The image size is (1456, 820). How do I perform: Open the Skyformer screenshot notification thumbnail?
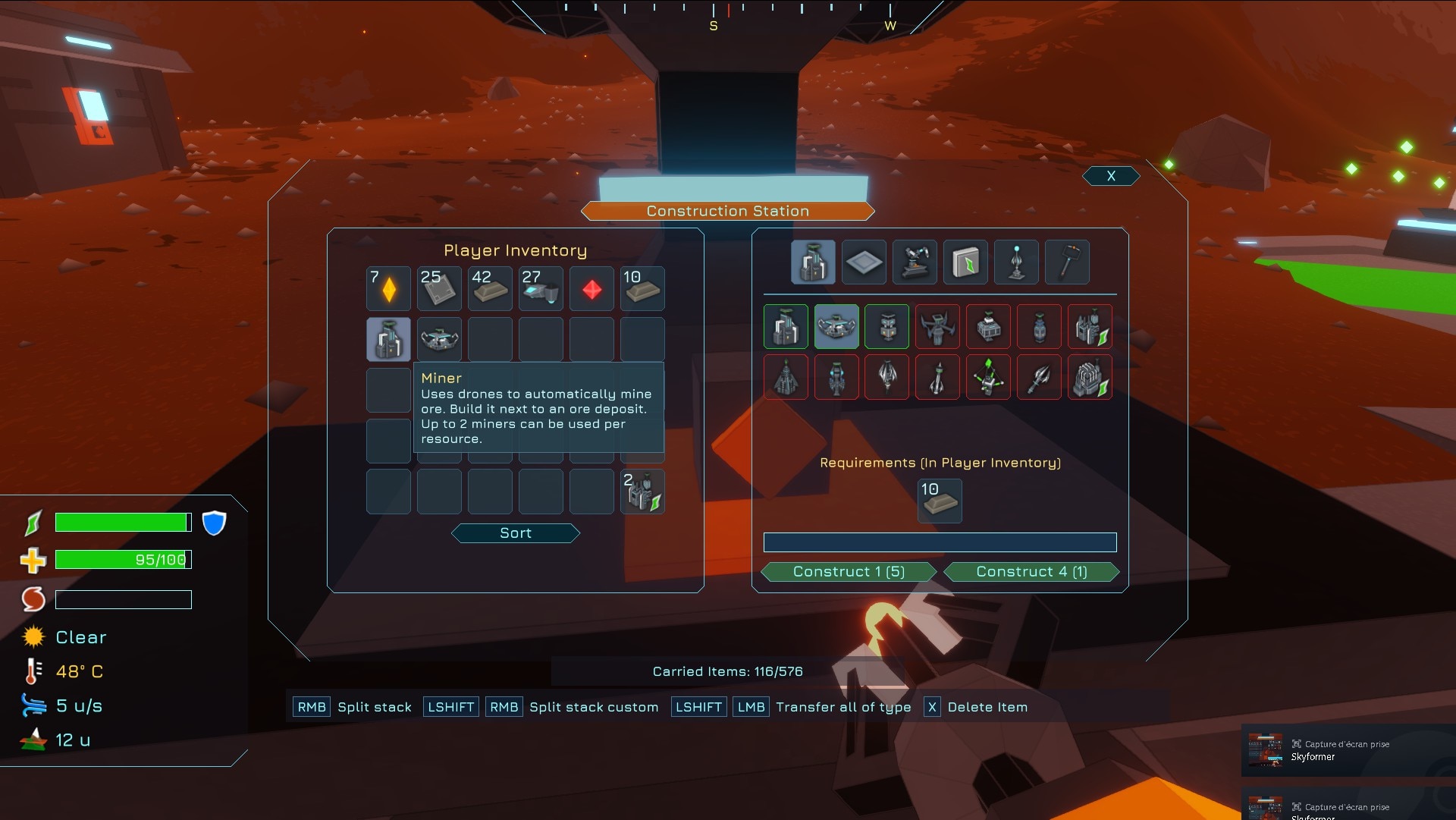[1265, 749]
